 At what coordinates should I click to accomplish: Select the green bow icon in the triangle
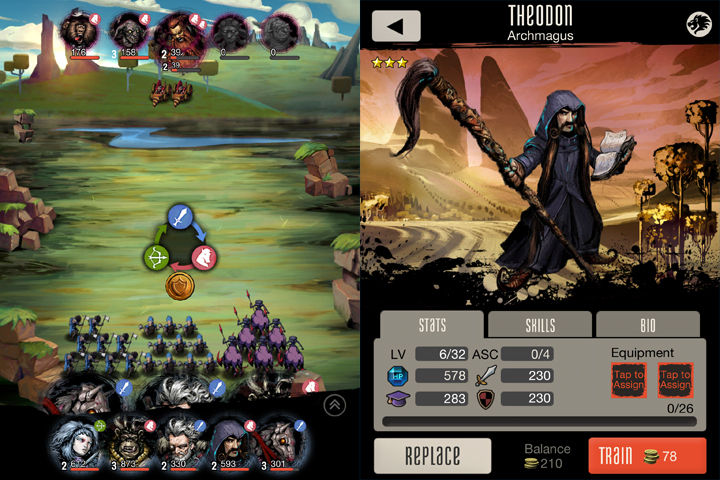tap(157, 257)
